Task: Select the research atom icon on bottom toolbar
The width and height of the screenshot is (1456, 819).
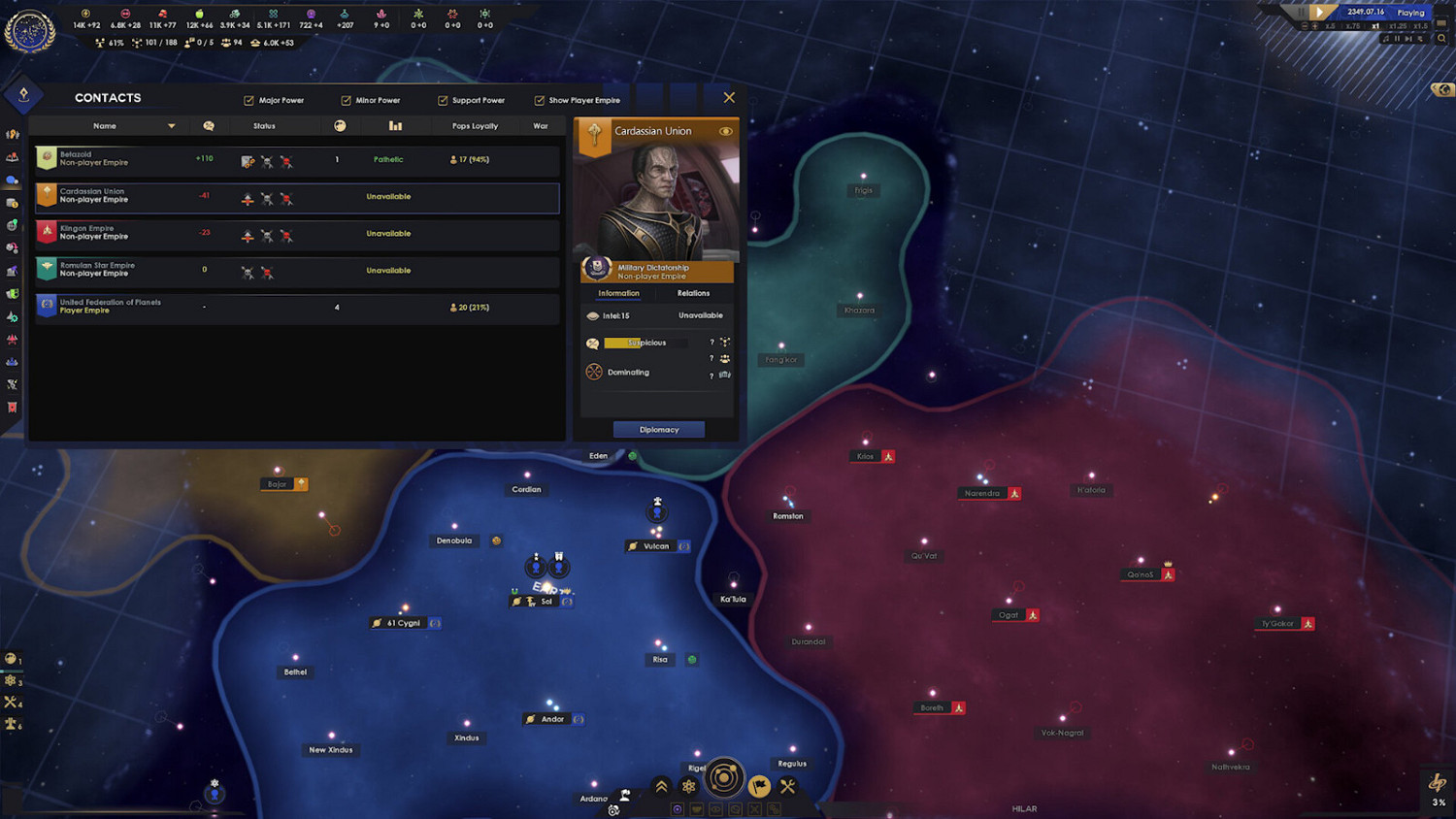Action: (x=688, y=784)
